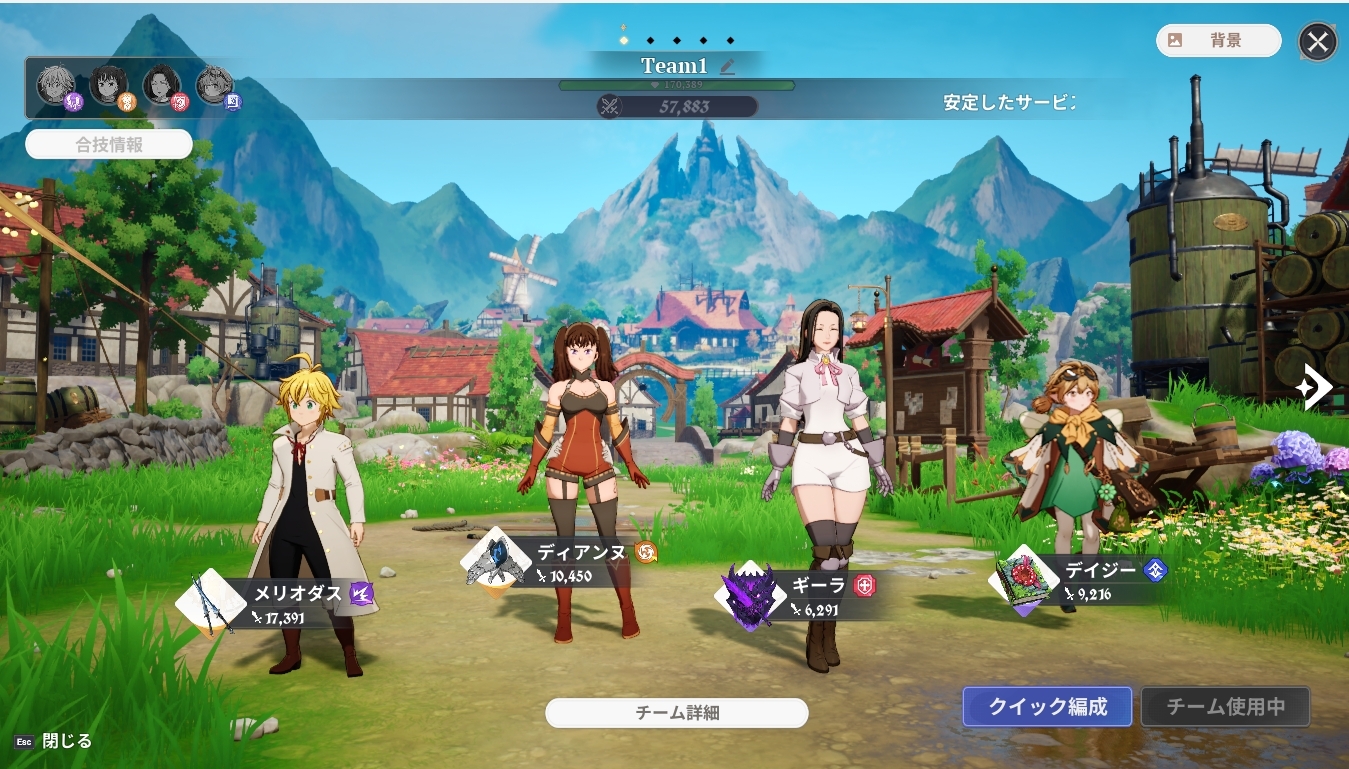The image size is (1349, 769).
Task: Close the team screen with the X button
Action: click(x=1318, y=42)
